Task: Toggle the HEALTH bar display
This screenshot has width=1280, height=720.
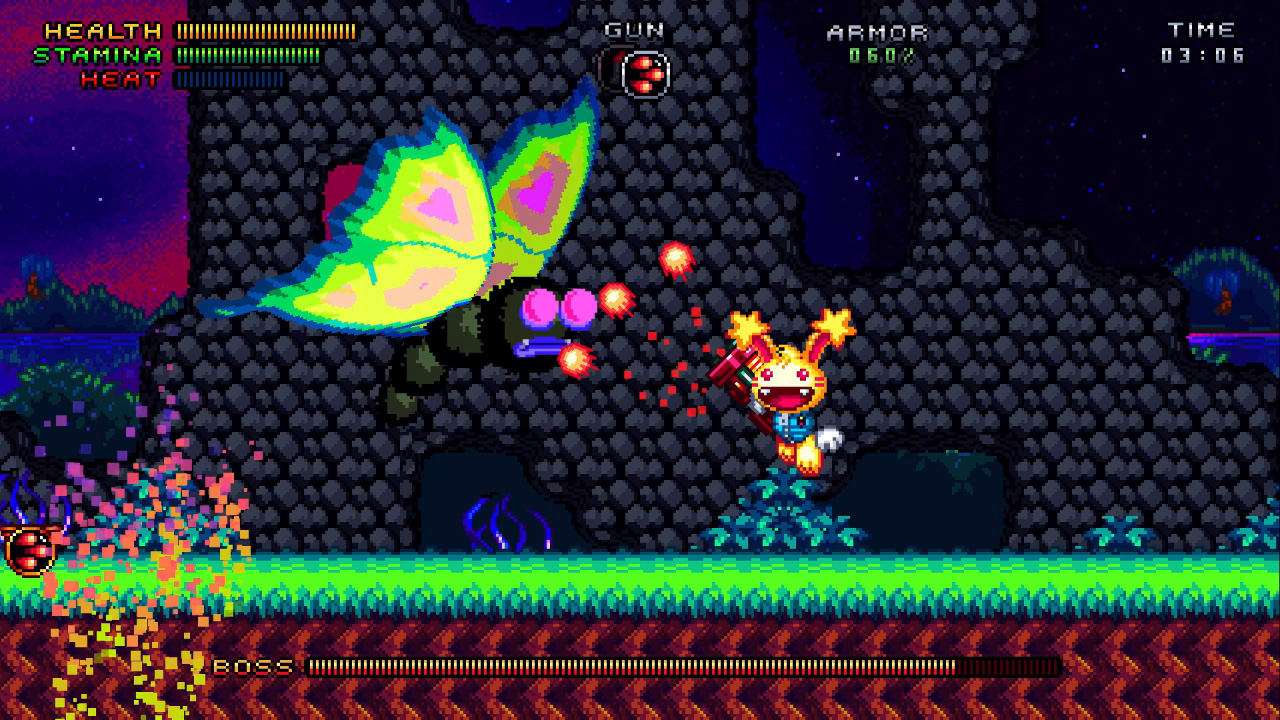Action: tap(263, 29)
